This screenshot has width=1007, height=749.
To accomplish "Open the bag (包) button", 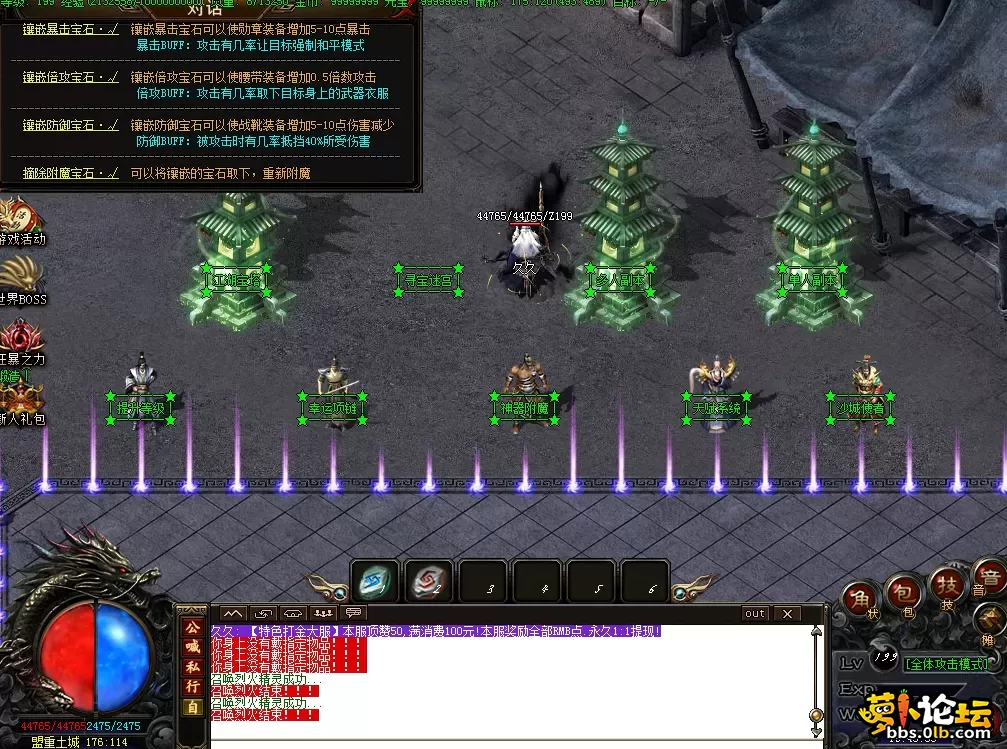I will (x=904, y=592).
